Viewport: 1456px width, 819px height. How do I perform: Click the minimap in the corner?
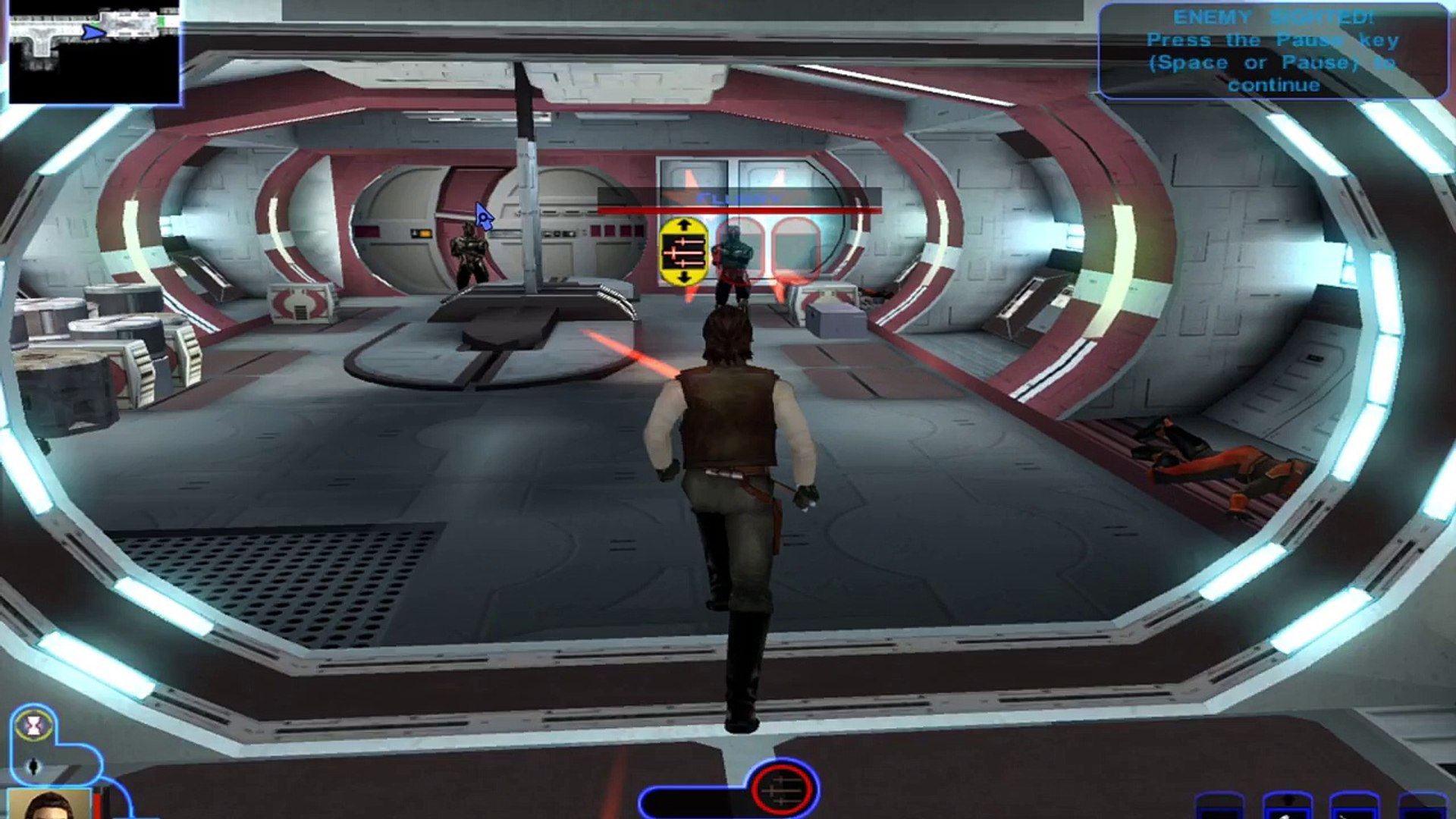93,52
